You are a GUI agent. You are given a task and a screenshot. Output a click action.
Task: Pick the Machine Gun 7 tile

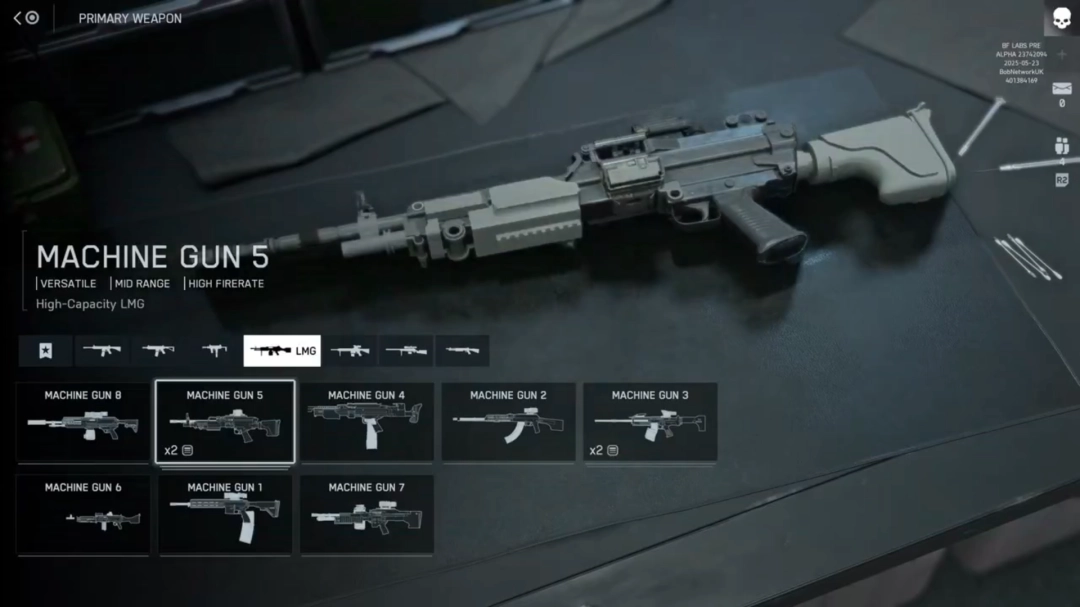(x=367, y=514)
